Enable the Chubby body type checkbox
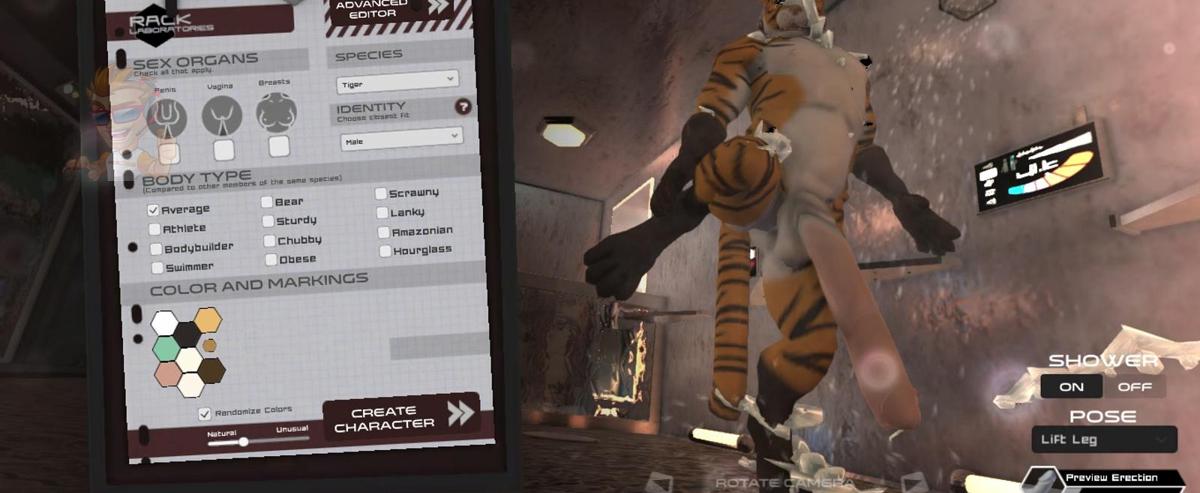This screenshot has width=1200, height=493. tap(270, 241)
